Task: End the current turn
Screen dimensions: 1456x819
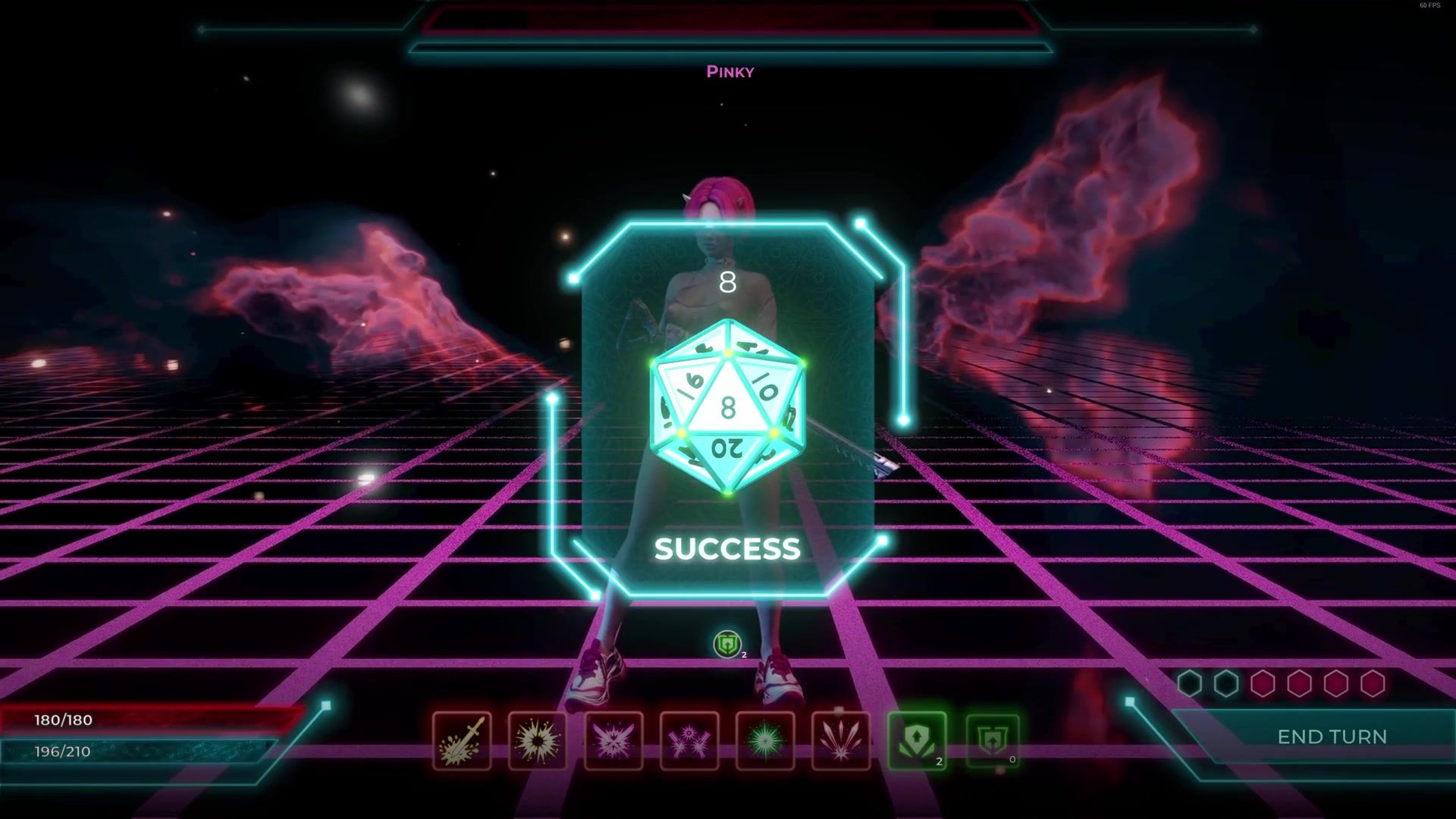Action: (1331, 736)
